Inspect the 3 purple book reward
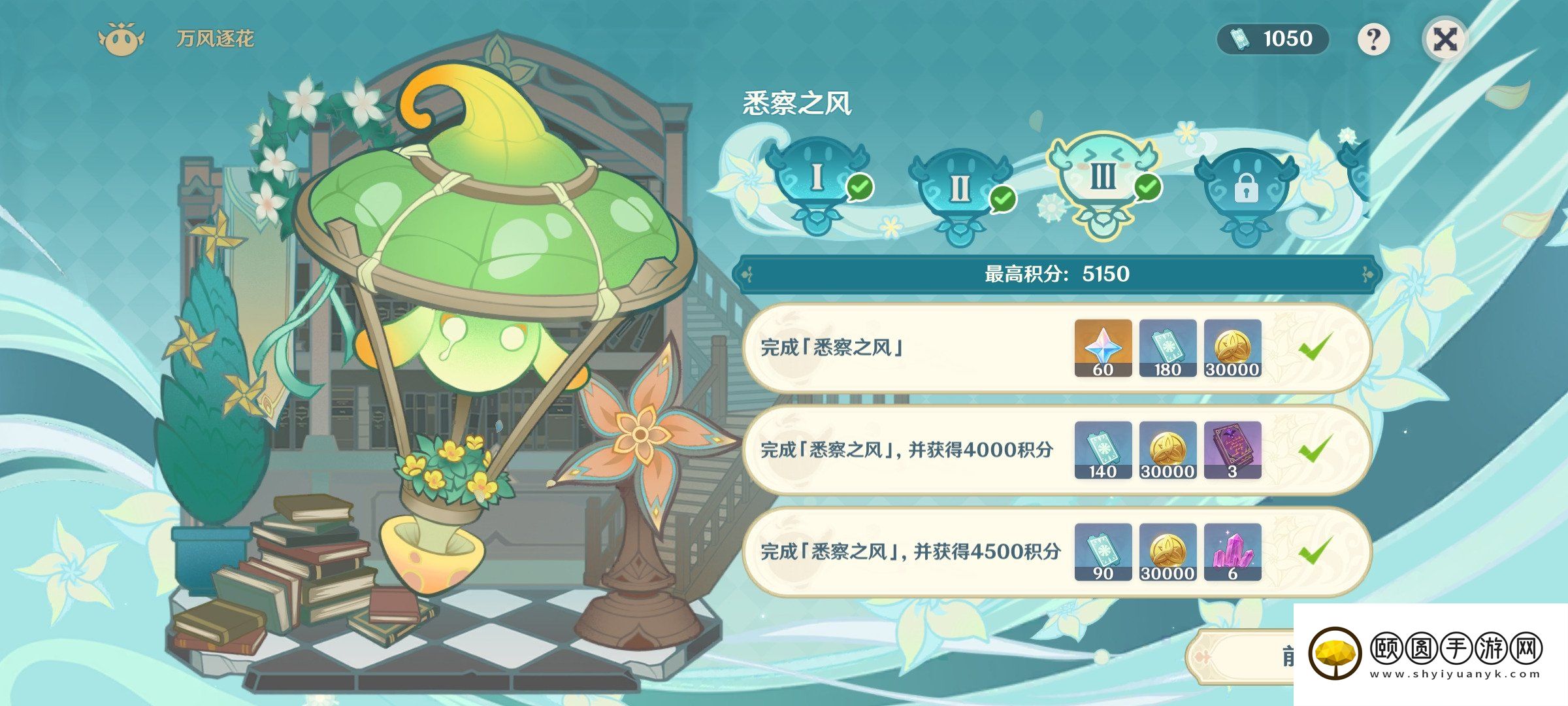Screen dimensions: 1568x706 pyautogui.click(x=1232, y=450)
